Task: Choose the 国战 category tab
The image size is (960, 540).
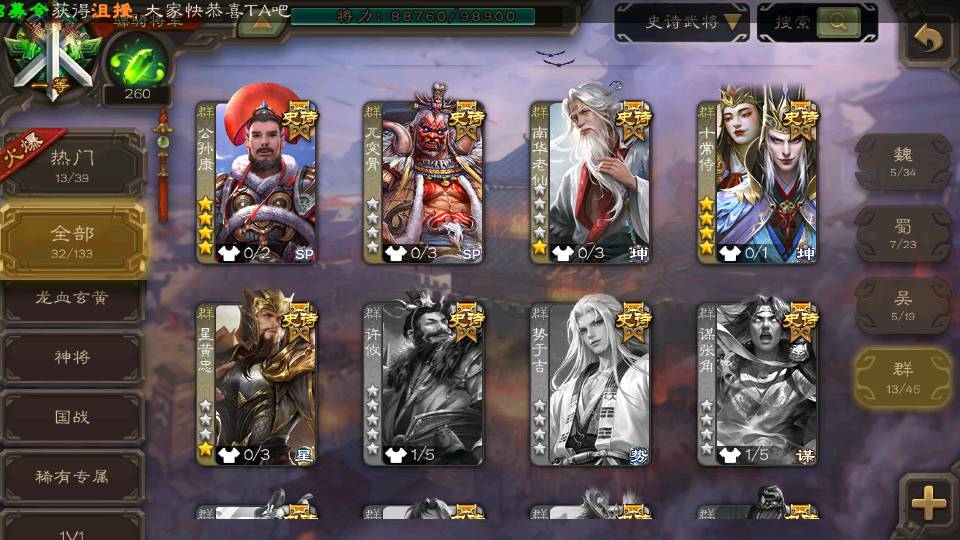Action: tap(72, 416)
